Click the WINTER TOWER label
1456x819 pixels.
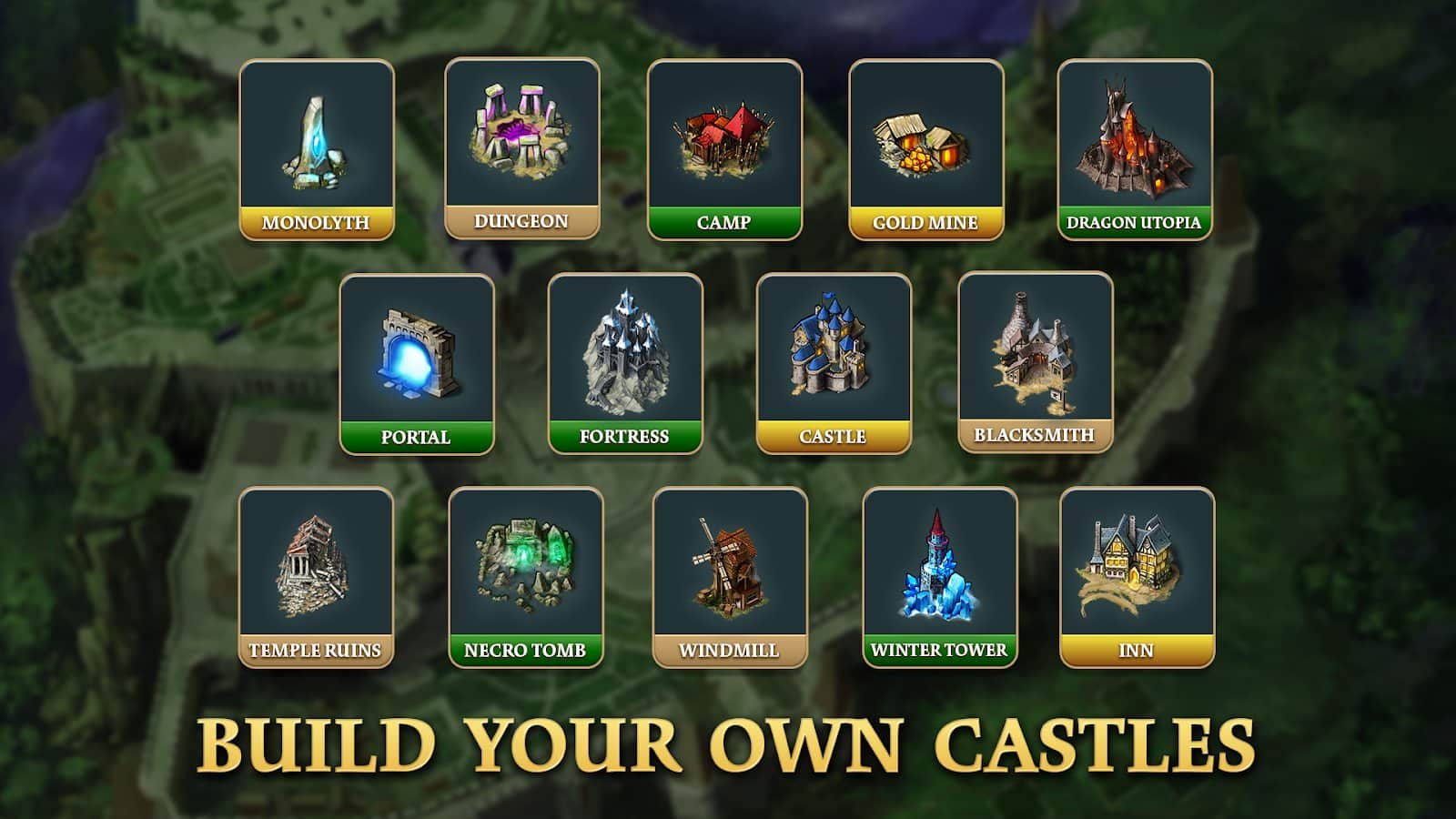(x=938, y=650)
